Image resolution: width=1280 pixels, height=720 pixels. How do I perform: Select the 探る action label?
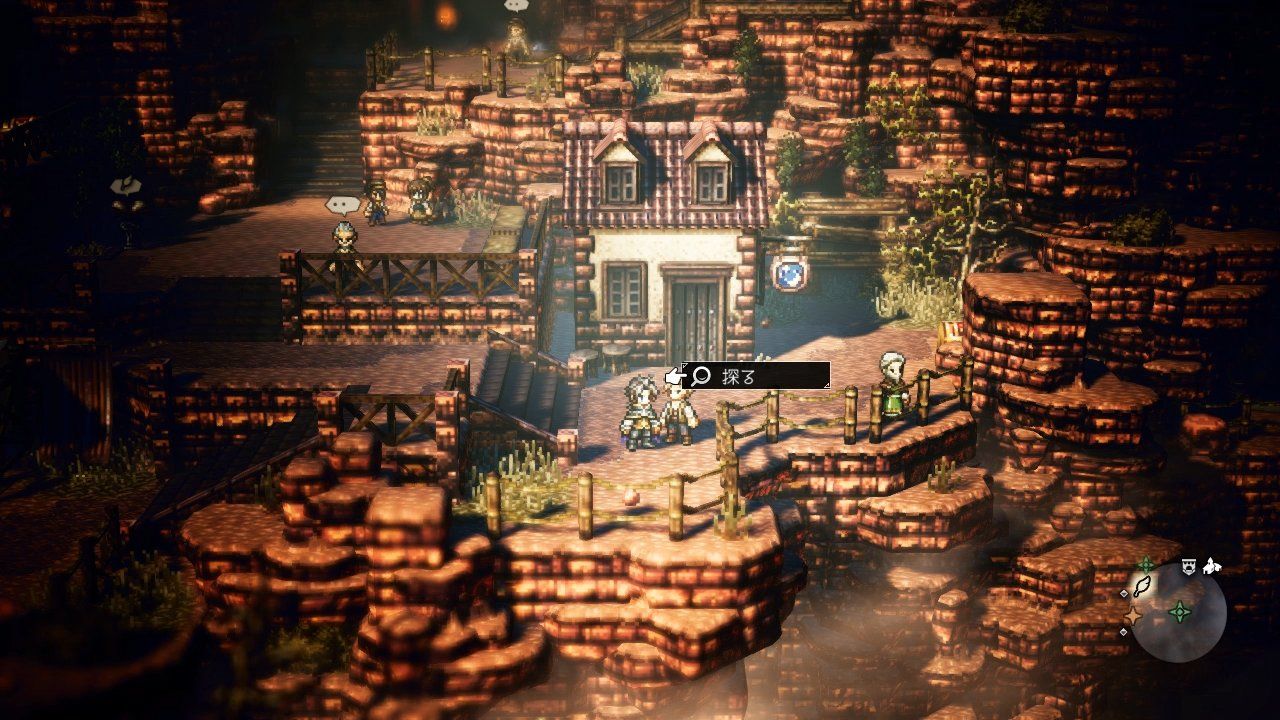(x=737, y=374)
